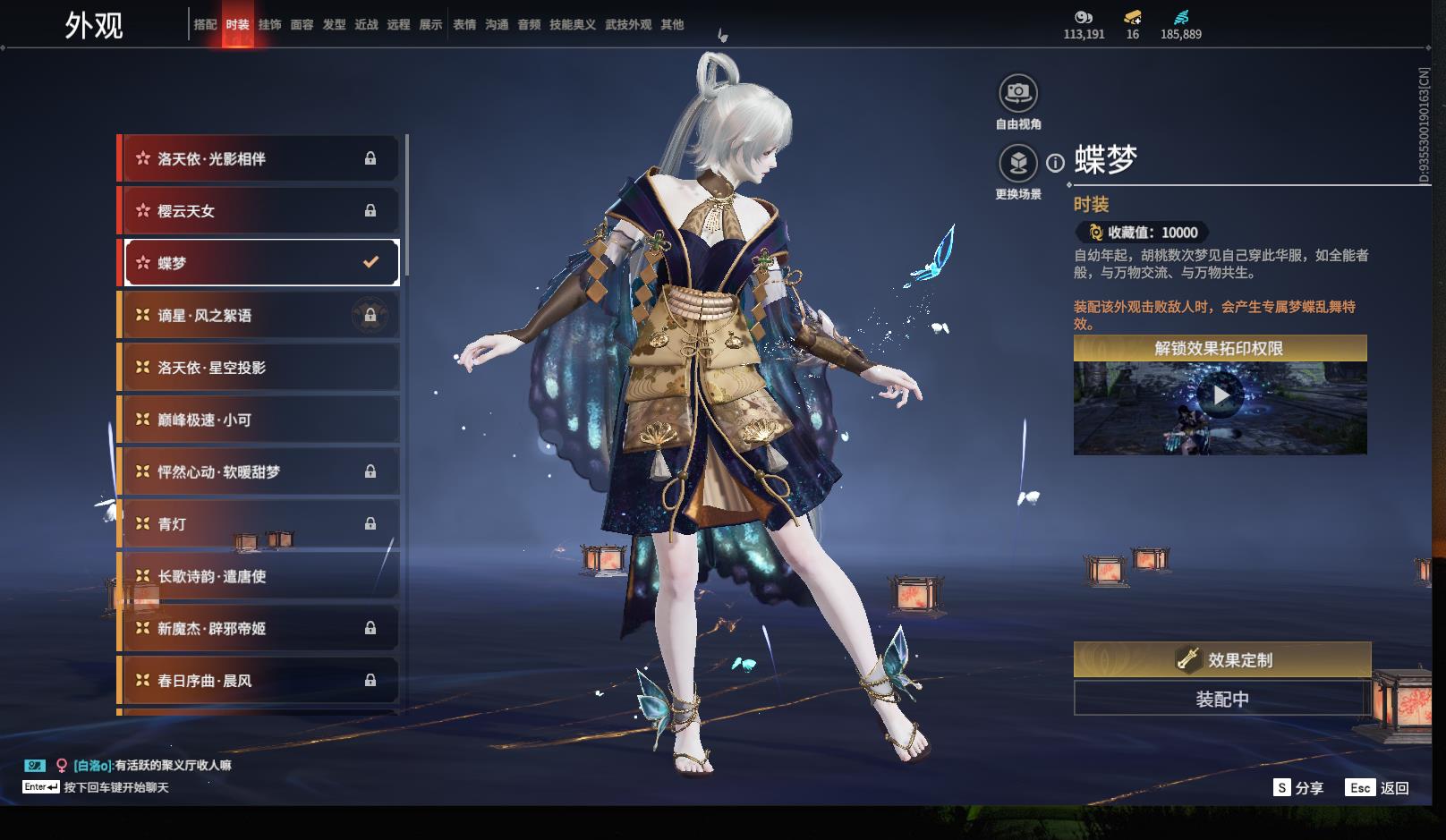Viewport: 1446px width, 840px height.
Task: Pick the 摘星·风之絮语 outfit
Action: 259,316
